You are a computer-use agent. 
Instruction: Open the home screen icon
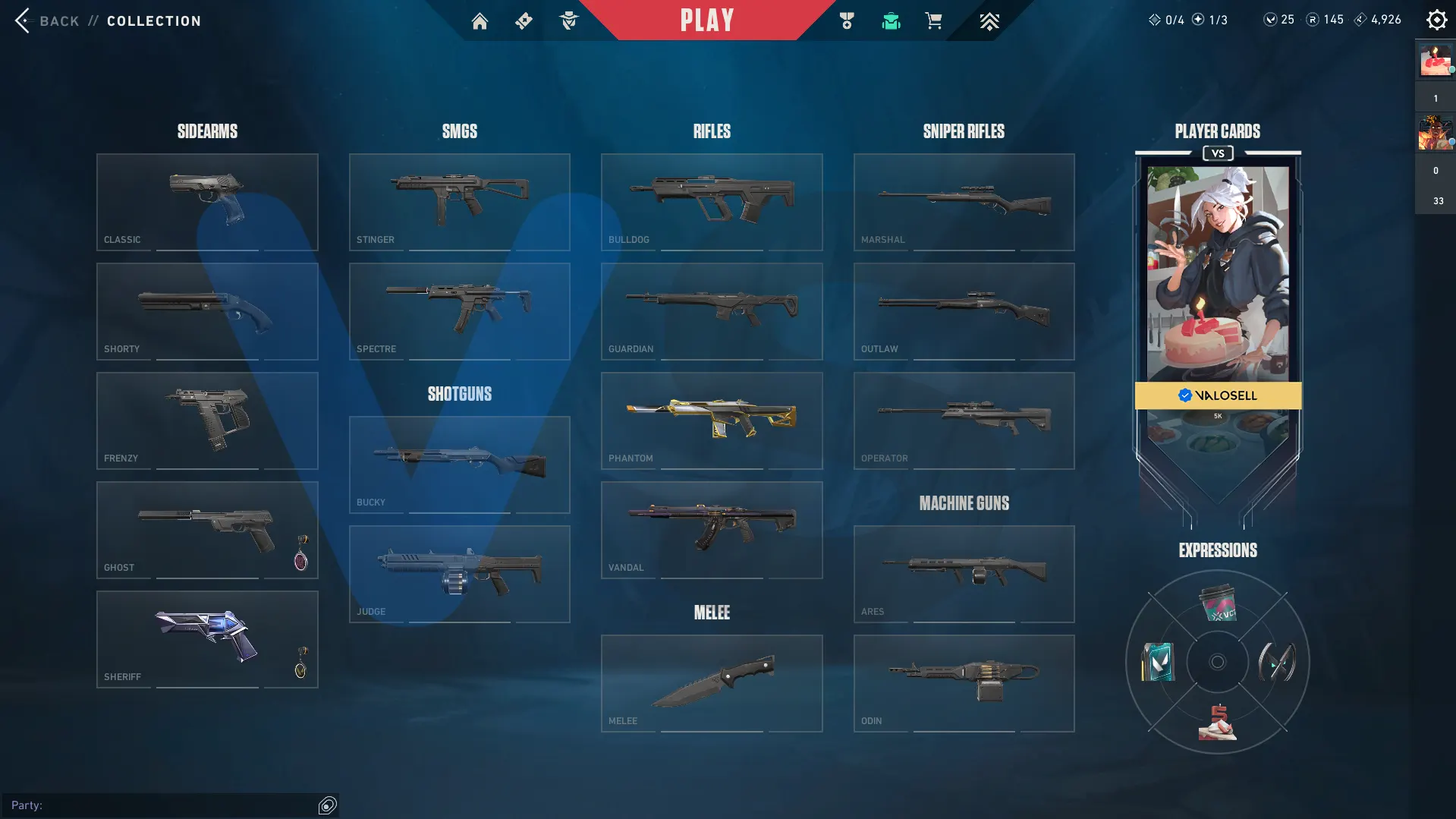point(480,21)
